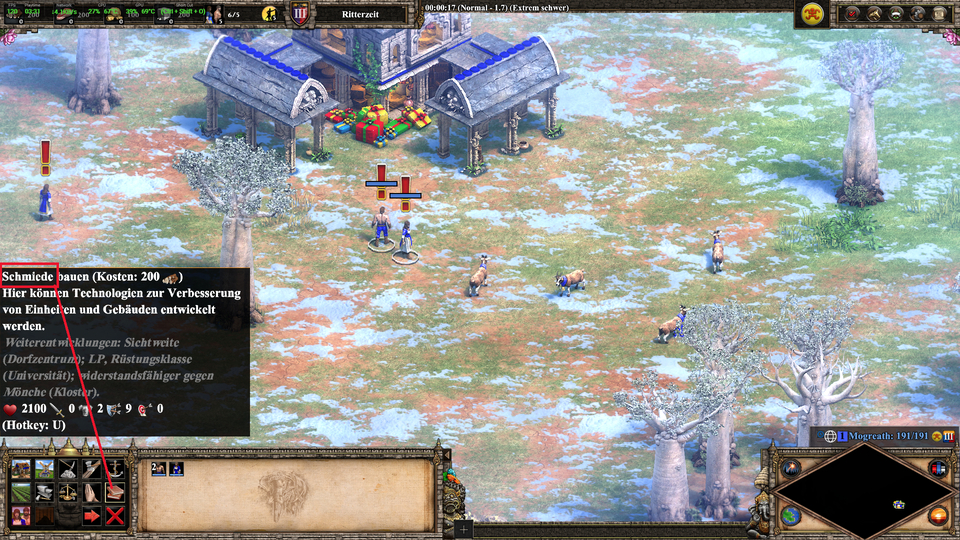Select the praying hands monastery icon
This screenshot has height=540, width=960.
(x=92, y=492)
